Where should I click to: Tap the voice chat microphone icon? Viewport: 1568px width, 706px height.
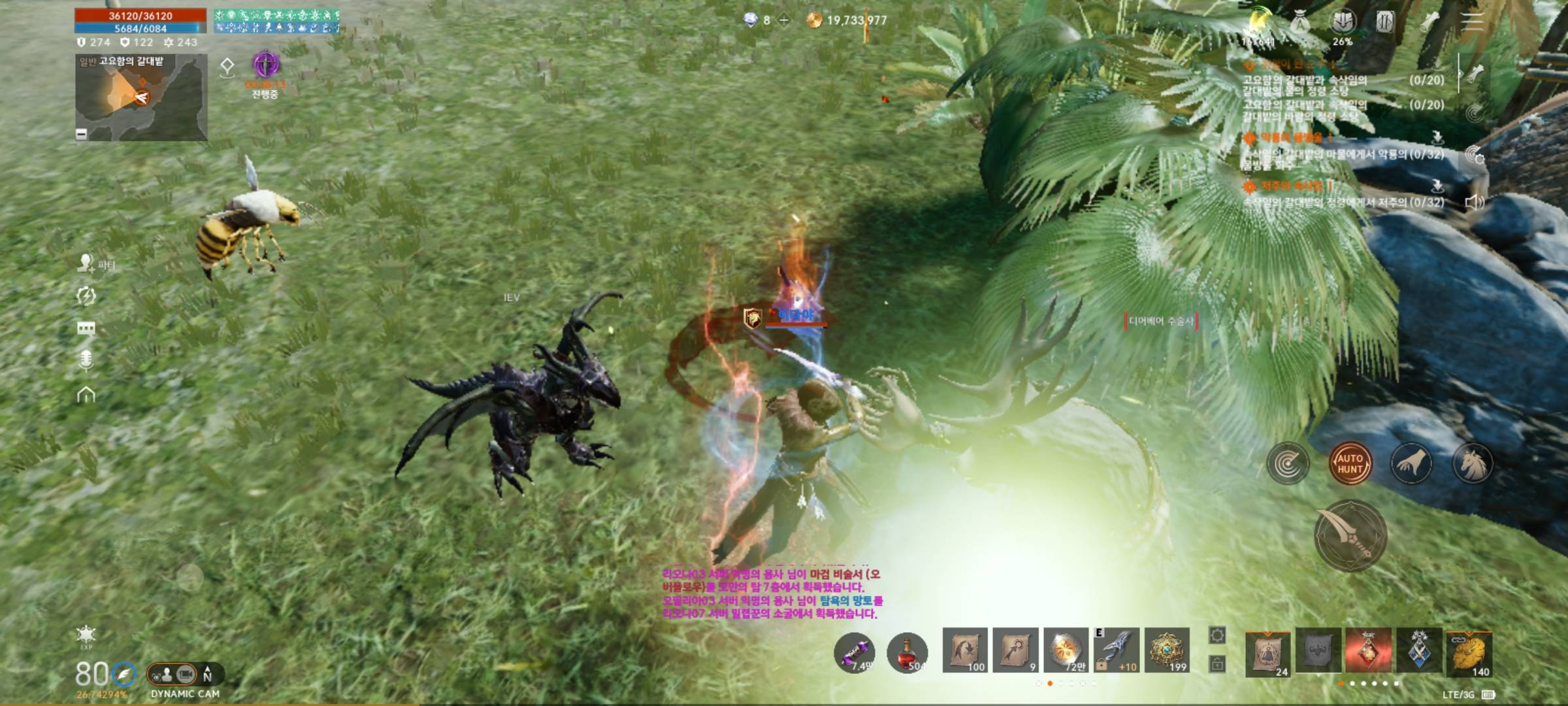click(86, 360)
